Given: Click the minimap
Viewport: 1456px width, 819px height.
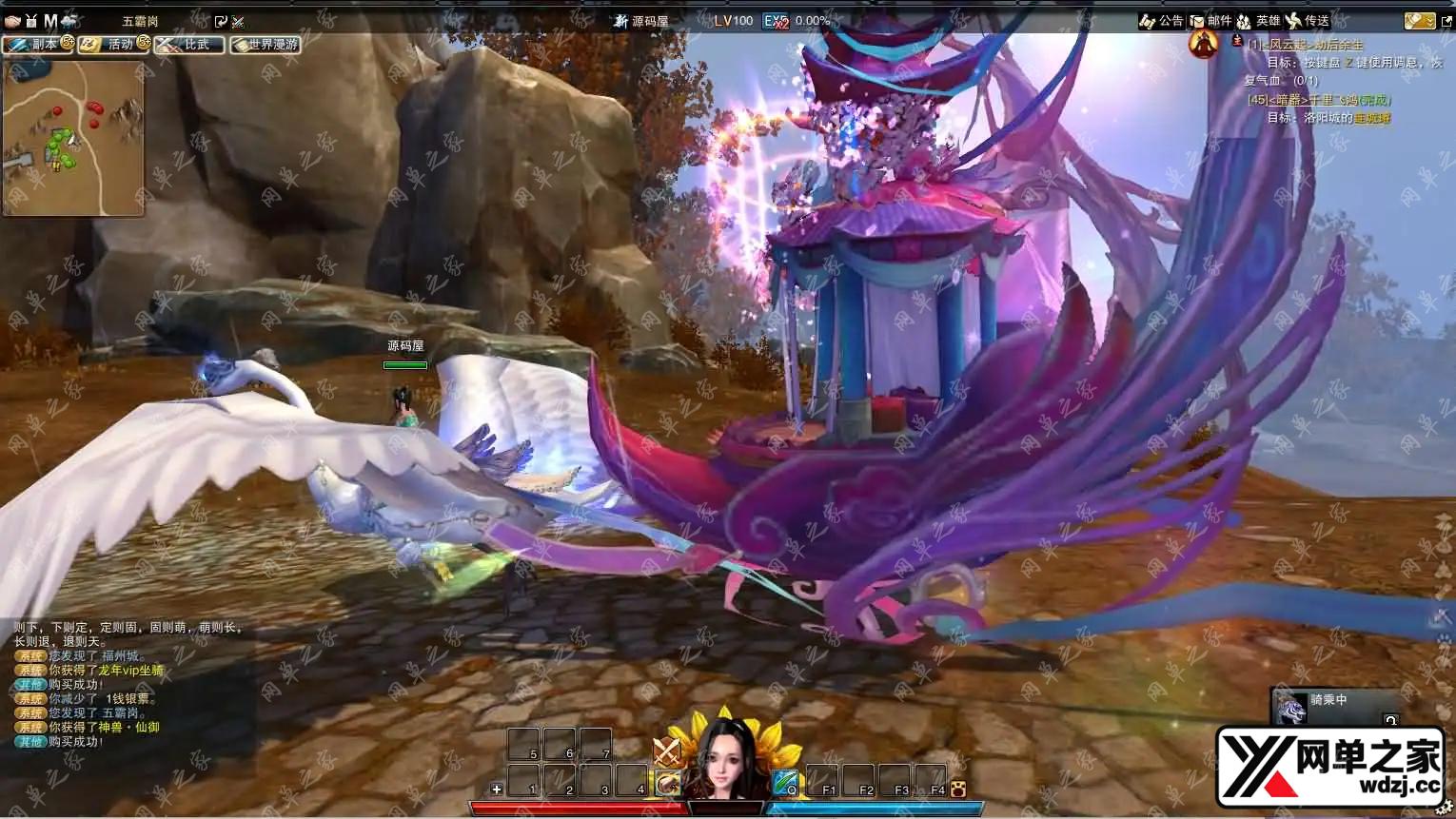Looking at the screenshot, I should [x=73, y=137].
